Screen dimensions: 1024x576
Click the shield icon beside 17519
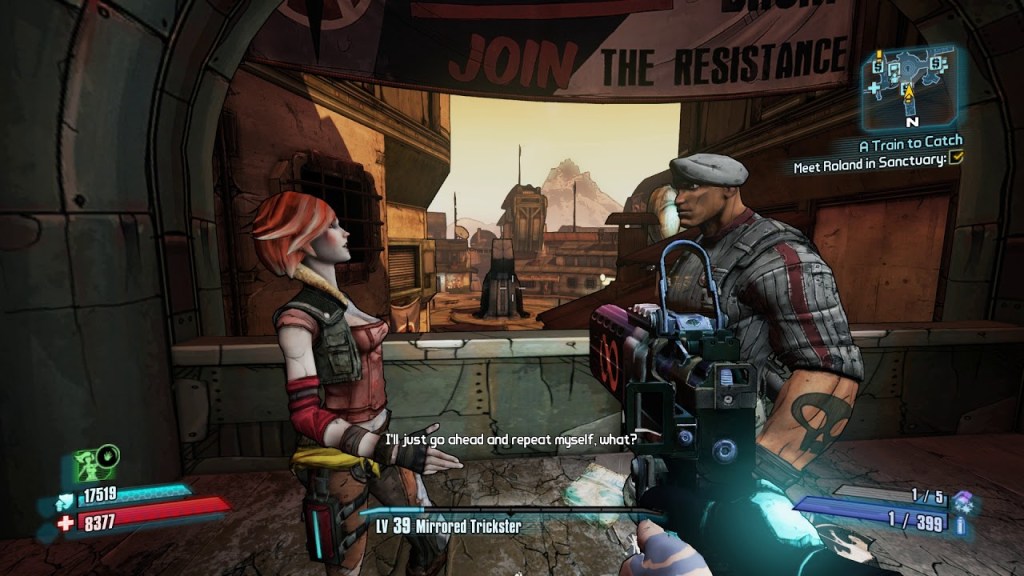click(66, 496)
